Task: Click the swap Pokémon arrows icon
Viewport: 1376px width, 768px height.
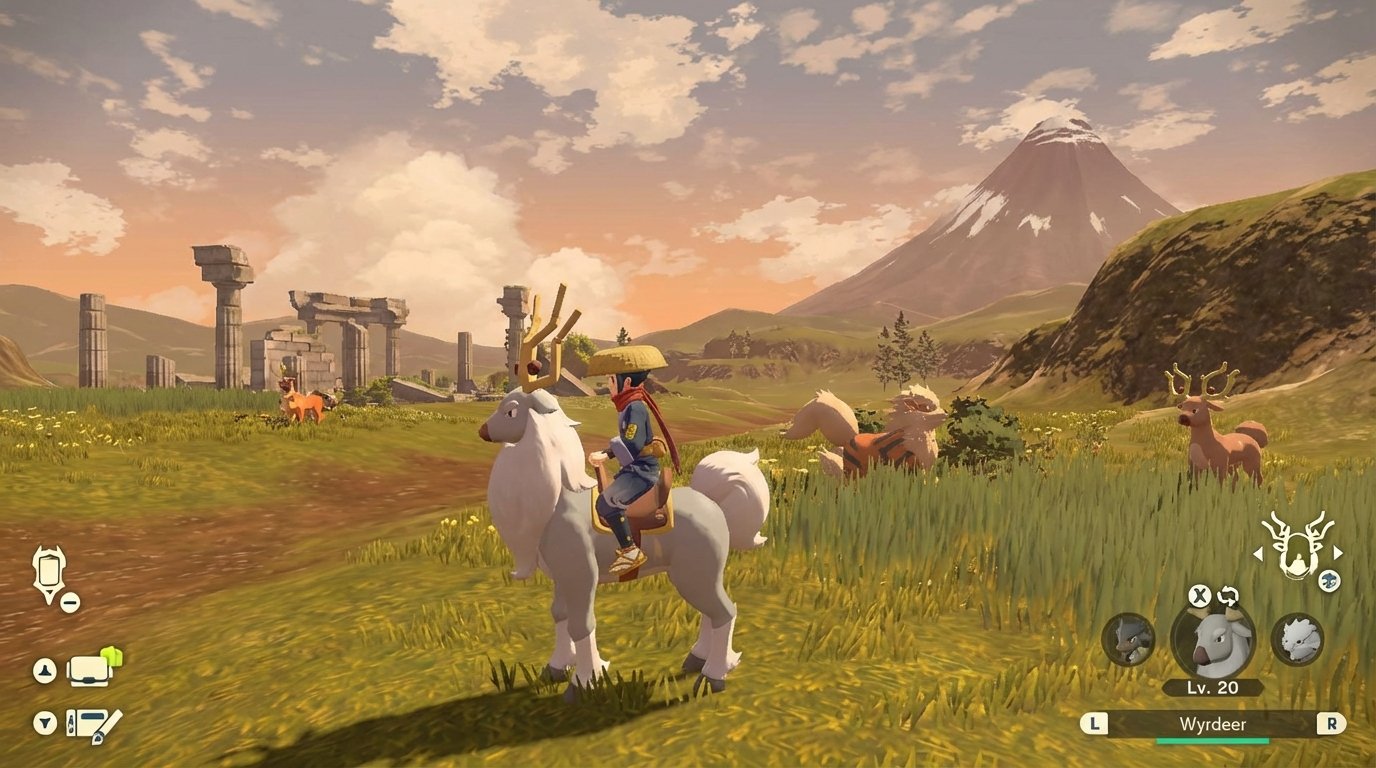Action: point(1226,596)
